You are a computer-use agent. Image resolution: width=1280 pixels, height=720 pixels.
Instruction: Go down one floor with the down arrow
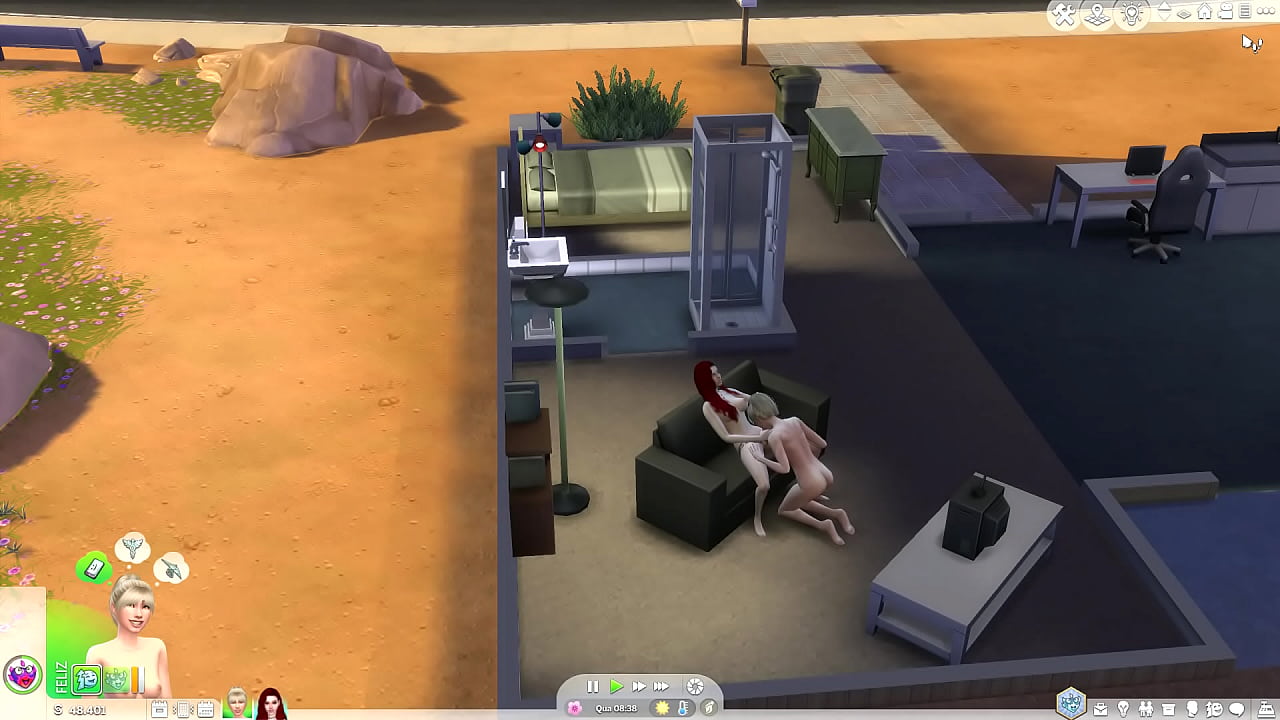tap(1163, 19)
